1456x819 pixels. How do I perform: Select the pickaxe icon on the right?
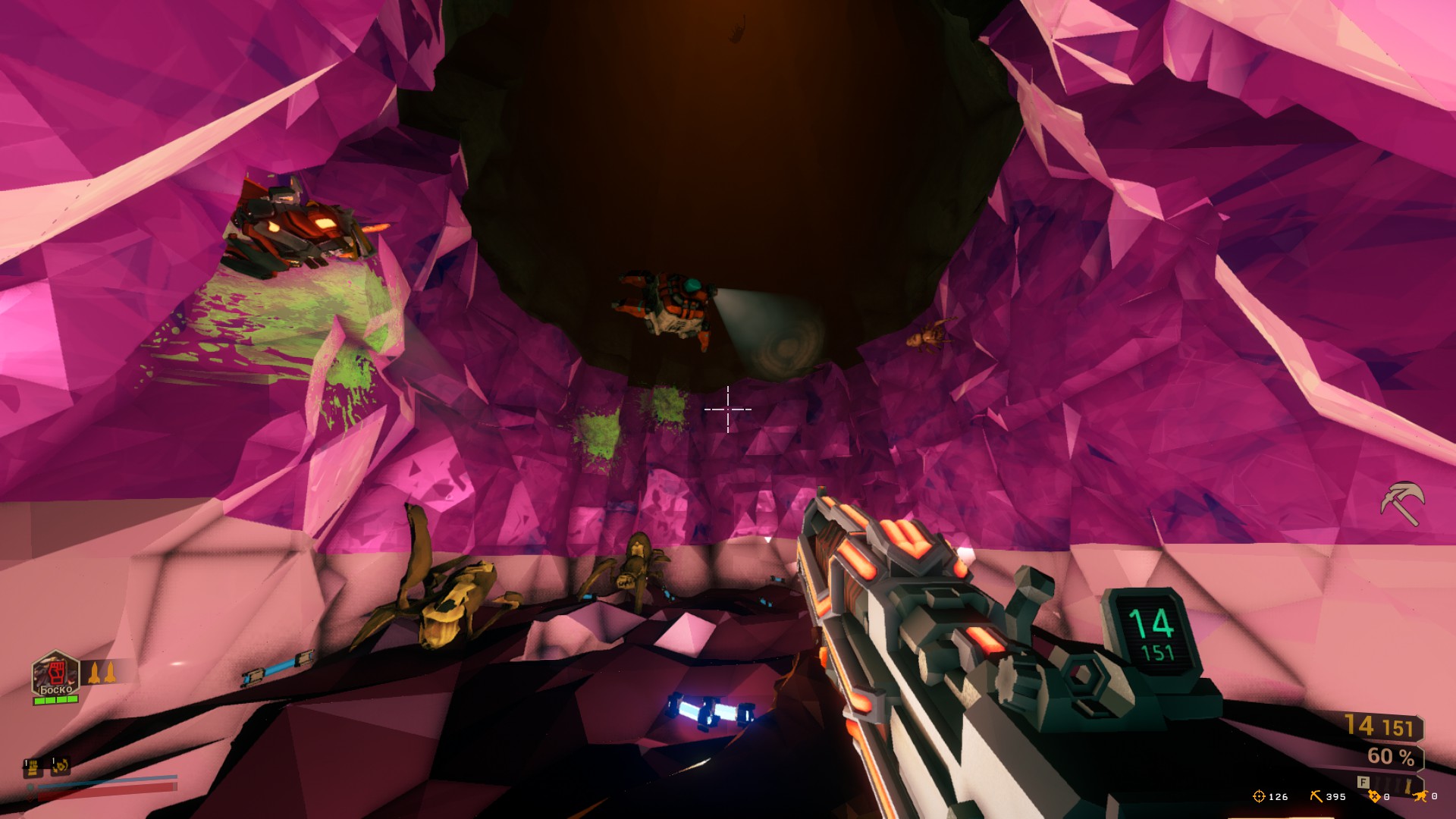pyautogui.click(x=1401, y=503)
